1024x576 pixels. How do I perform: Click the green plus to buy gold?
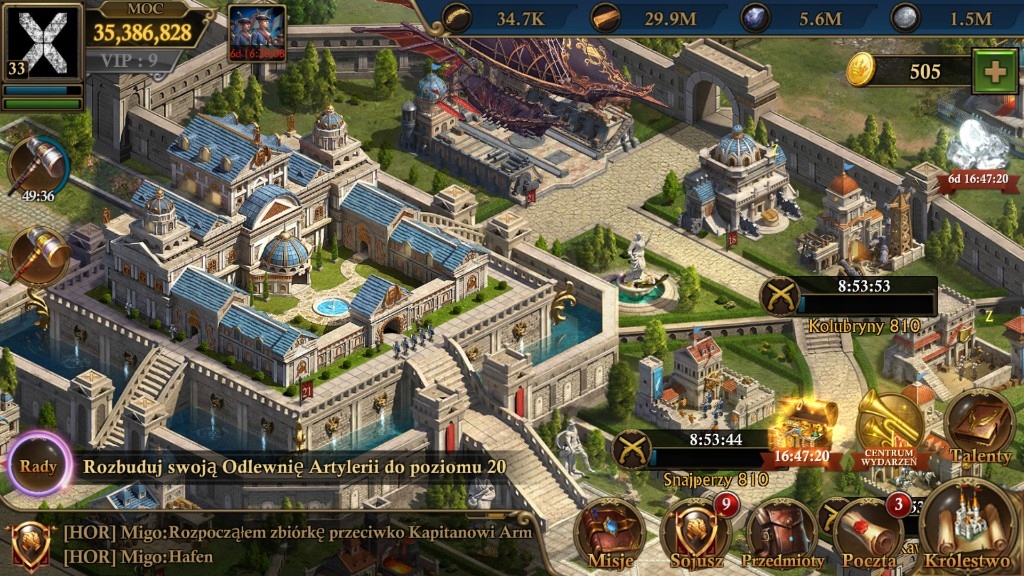(x=994, y=72)
